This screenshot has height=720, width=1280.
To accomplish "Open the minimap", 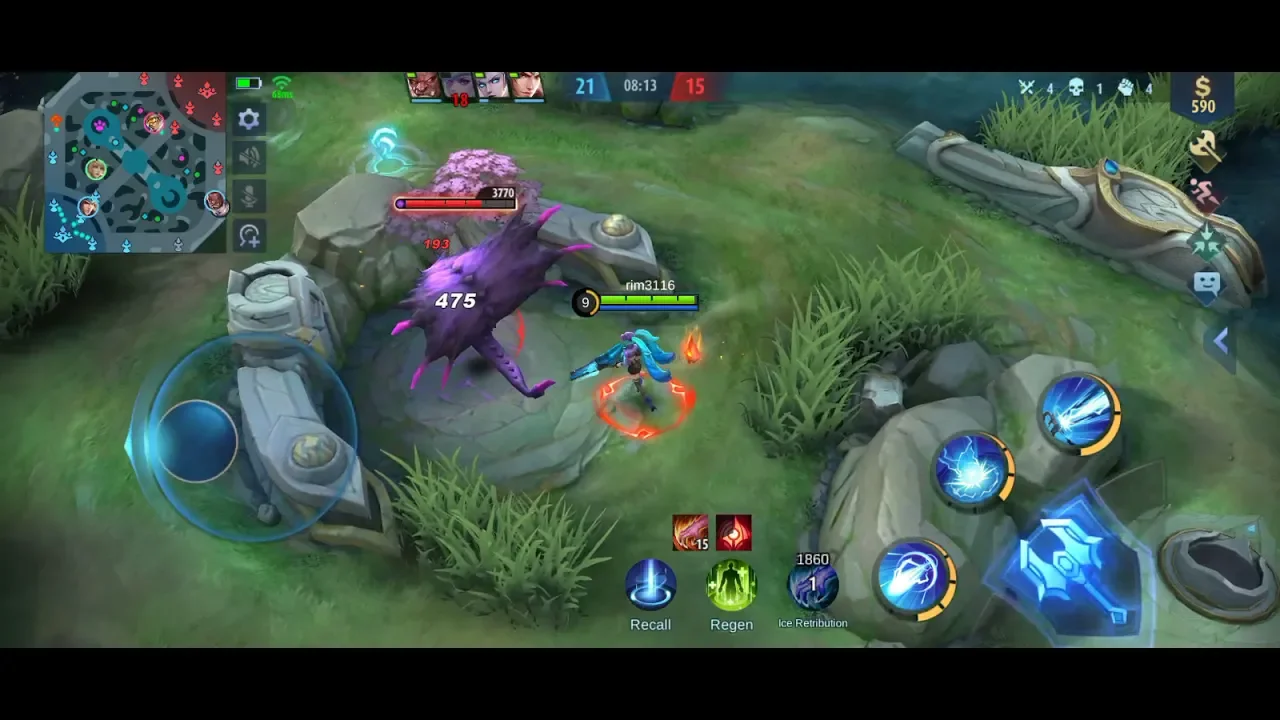I will [x=133, y=162].
